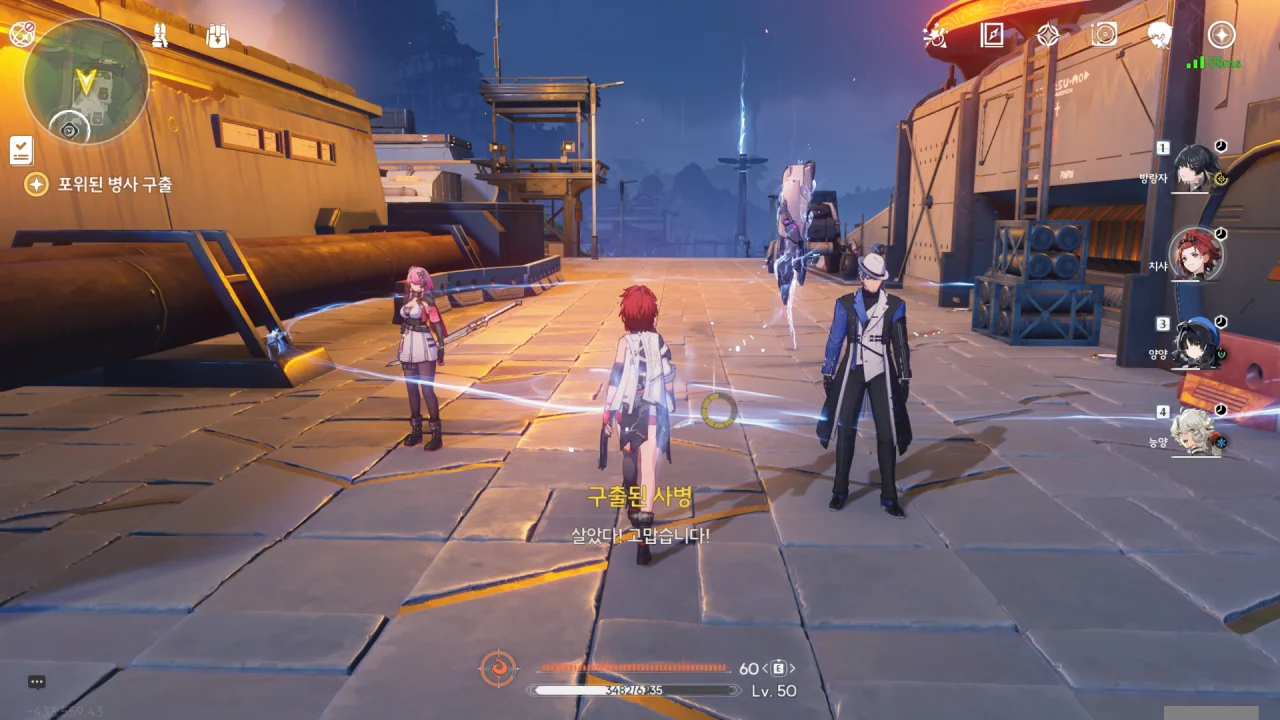This screenshot has height=720, width=1280.
Task: Select the 포위된 병사 구출 quest tracker
Action: [100, 185]
